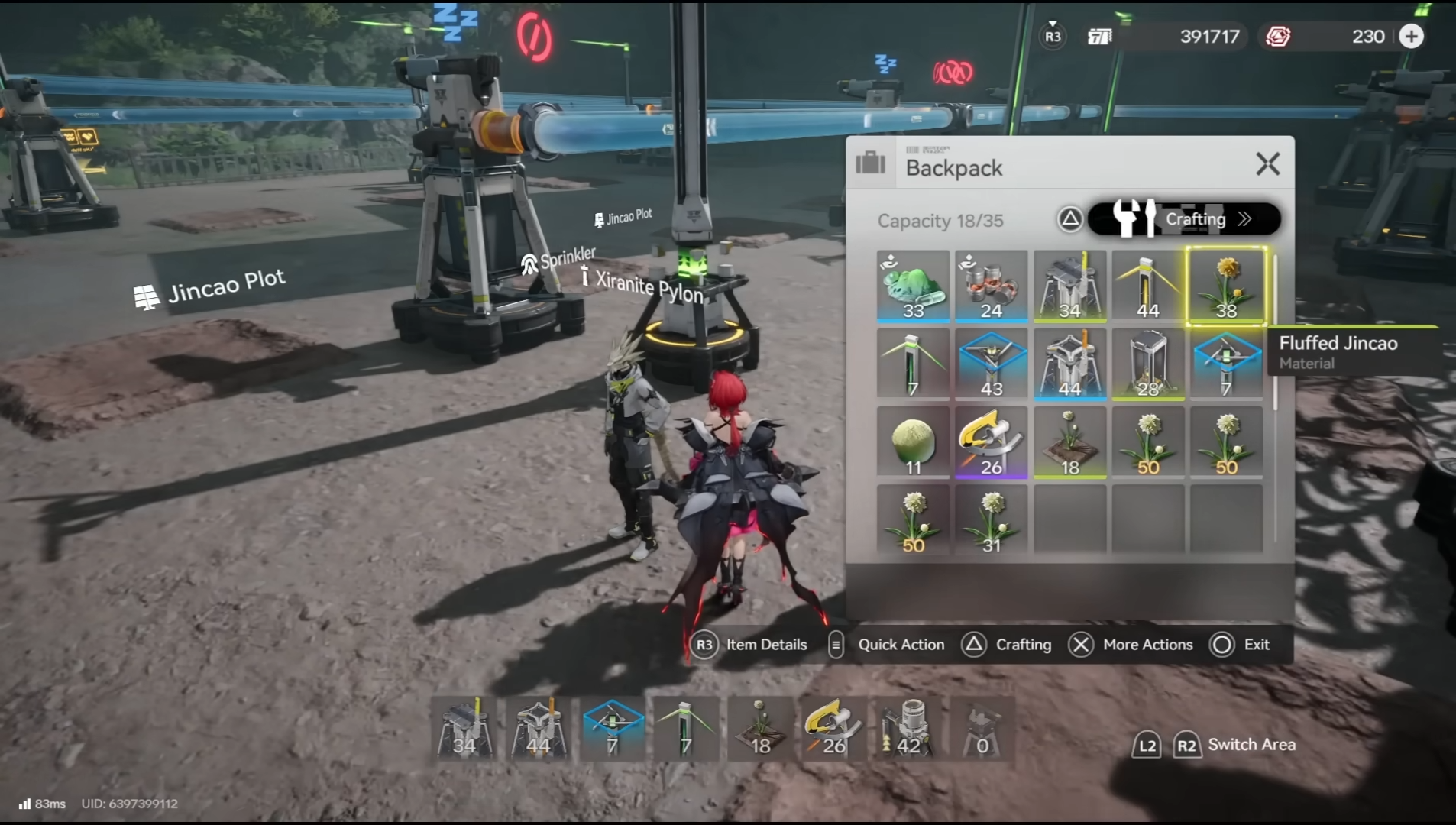Choose the white flower stack of 31
Viewport: 1456px width, 825px height.
pyautogui.click(x=991, y=521)
